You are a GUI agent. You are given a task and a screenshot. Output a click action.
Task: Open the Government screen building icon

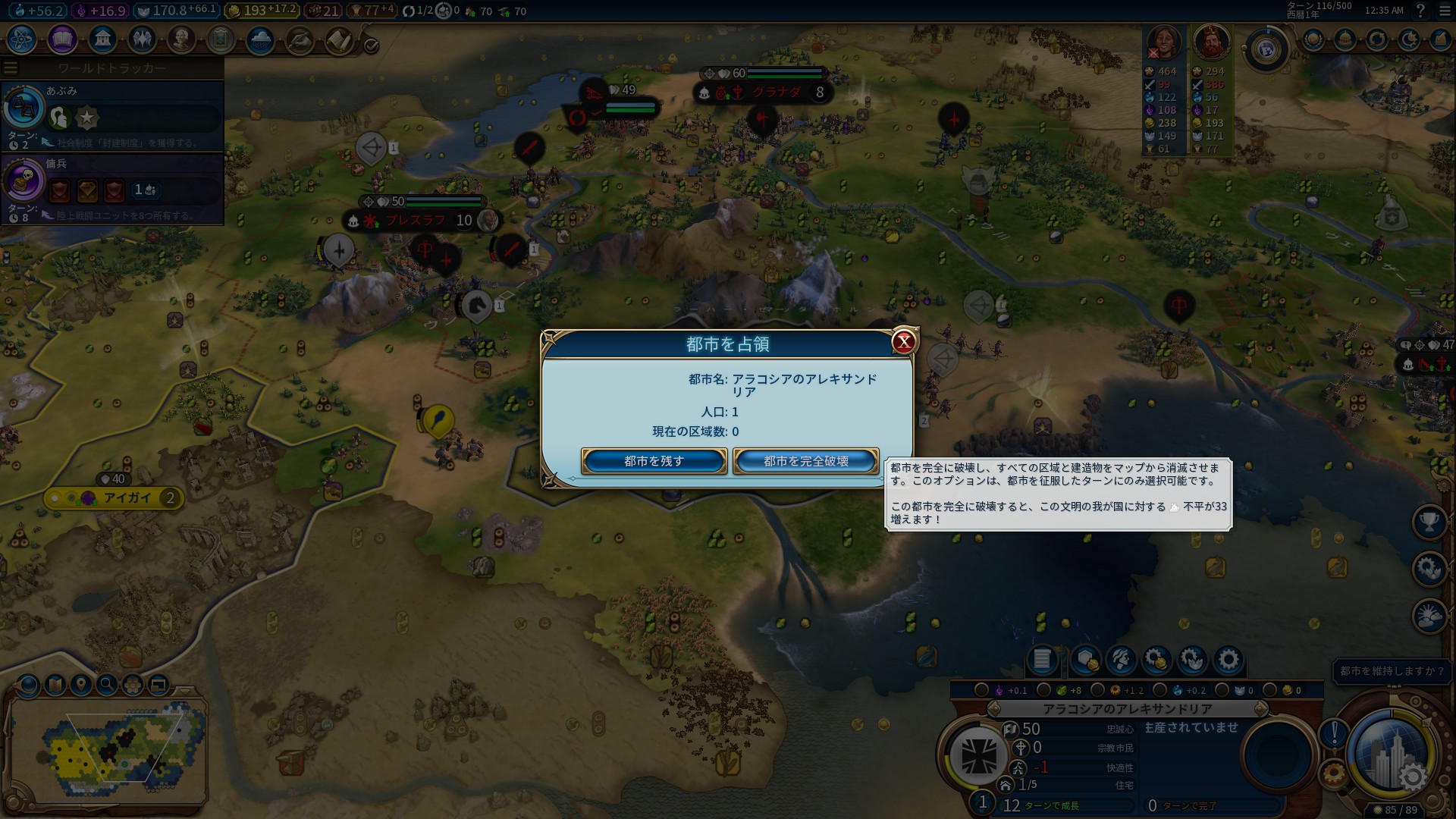(x=102, y=39)
